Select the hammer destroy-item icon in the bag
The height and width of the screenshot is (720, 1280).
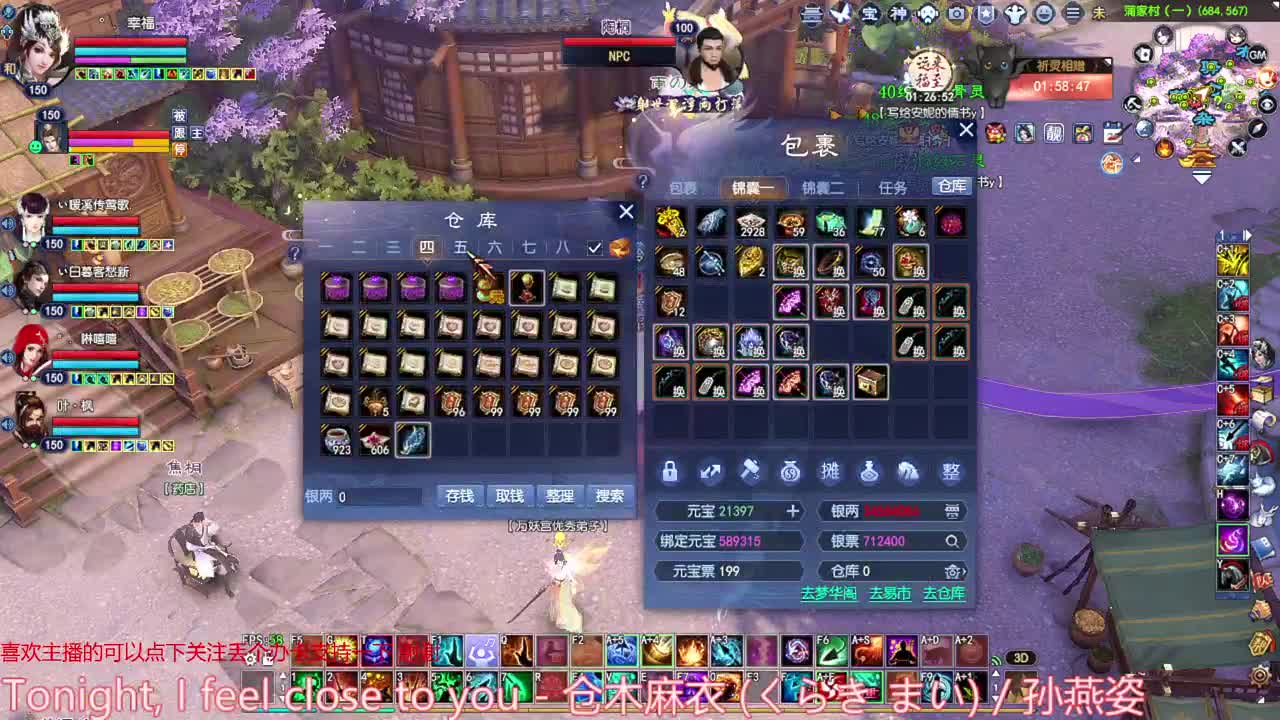(x=751, y=471)
